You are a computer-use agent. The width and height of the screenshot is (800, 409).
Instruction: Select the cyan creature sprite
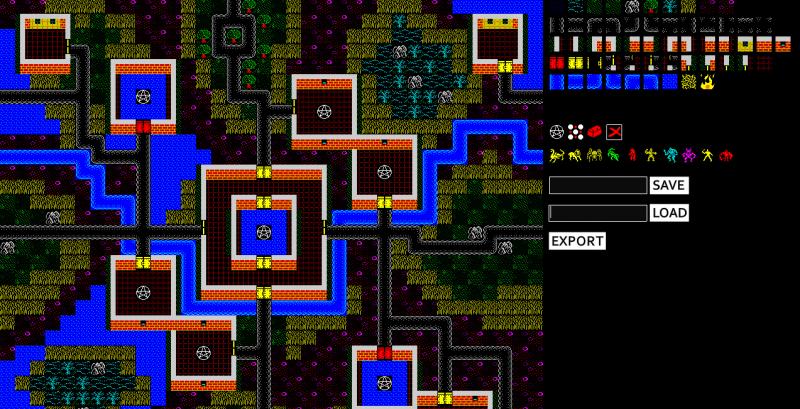point(671,156)
